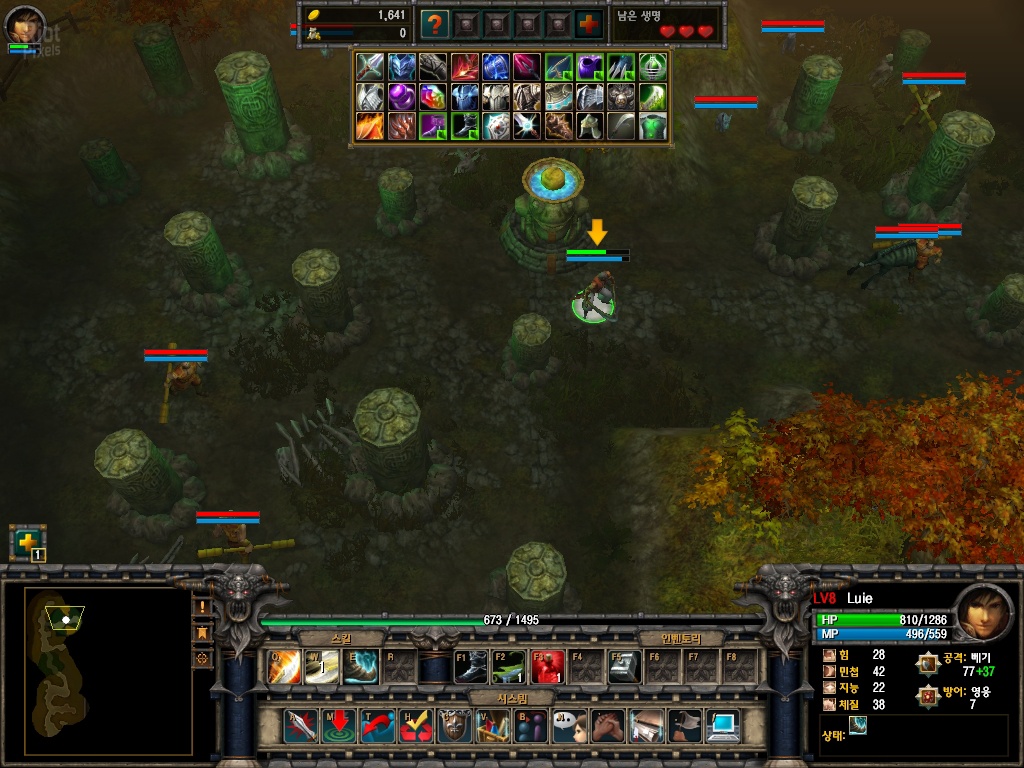Select the rainbow gem in the item grid

coord(432,97)
